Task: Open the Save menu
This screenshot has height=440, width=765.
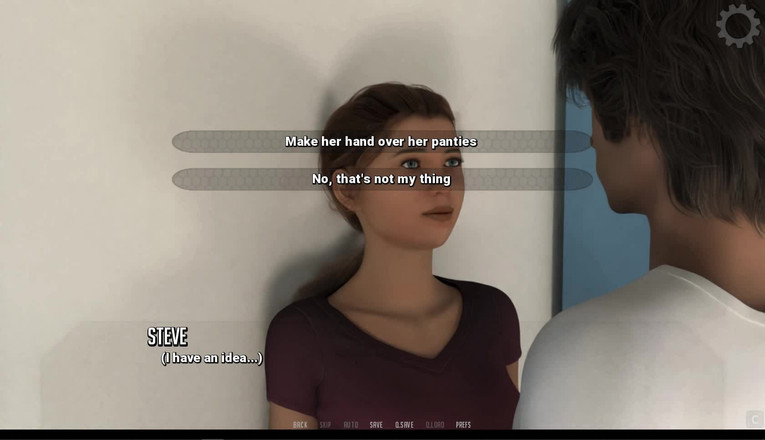Action: point(376,425)
